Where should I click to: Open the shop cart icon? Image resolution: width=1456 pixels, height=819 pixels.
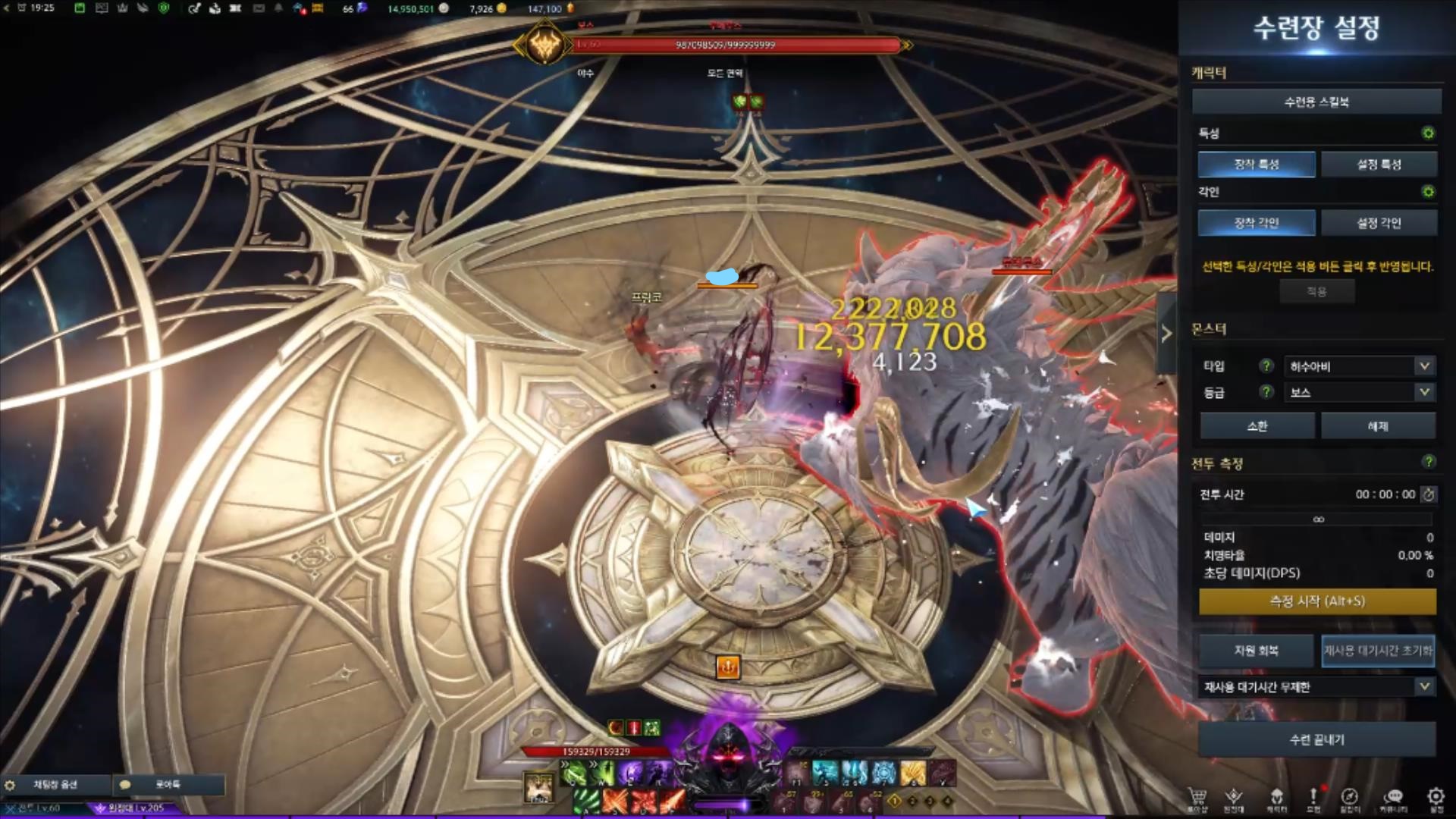[1197, 798]
